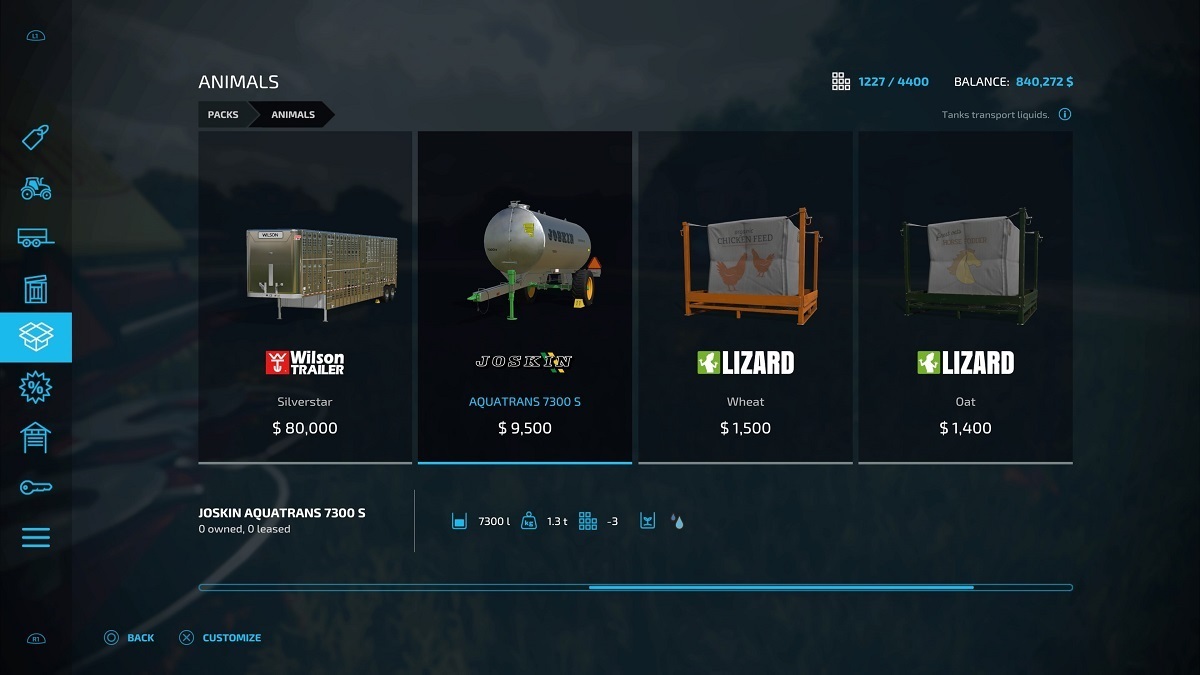Open the Customize option

click(221, 638)
